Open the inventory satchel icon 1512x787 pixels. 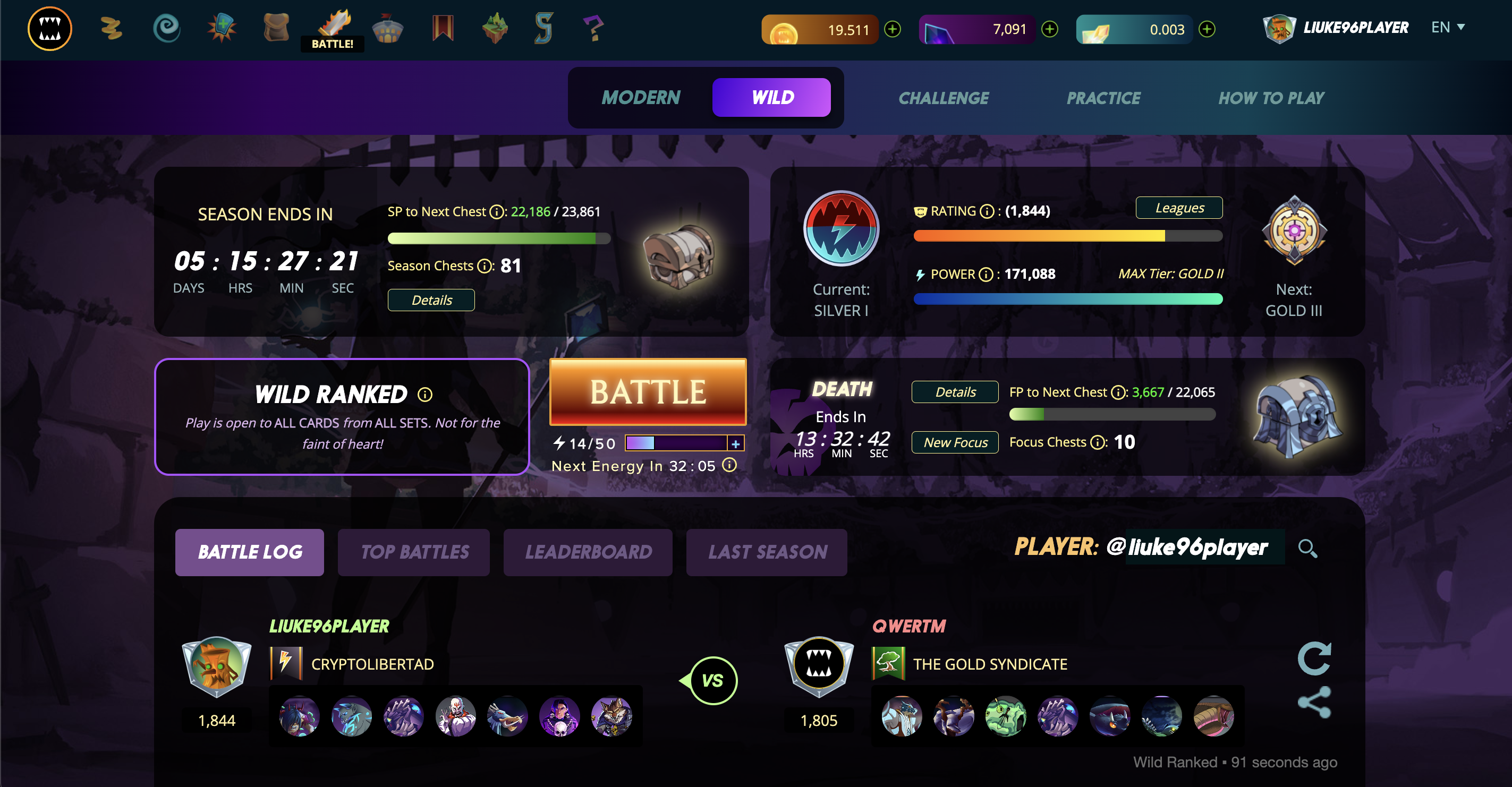click(x=276, y=28)
